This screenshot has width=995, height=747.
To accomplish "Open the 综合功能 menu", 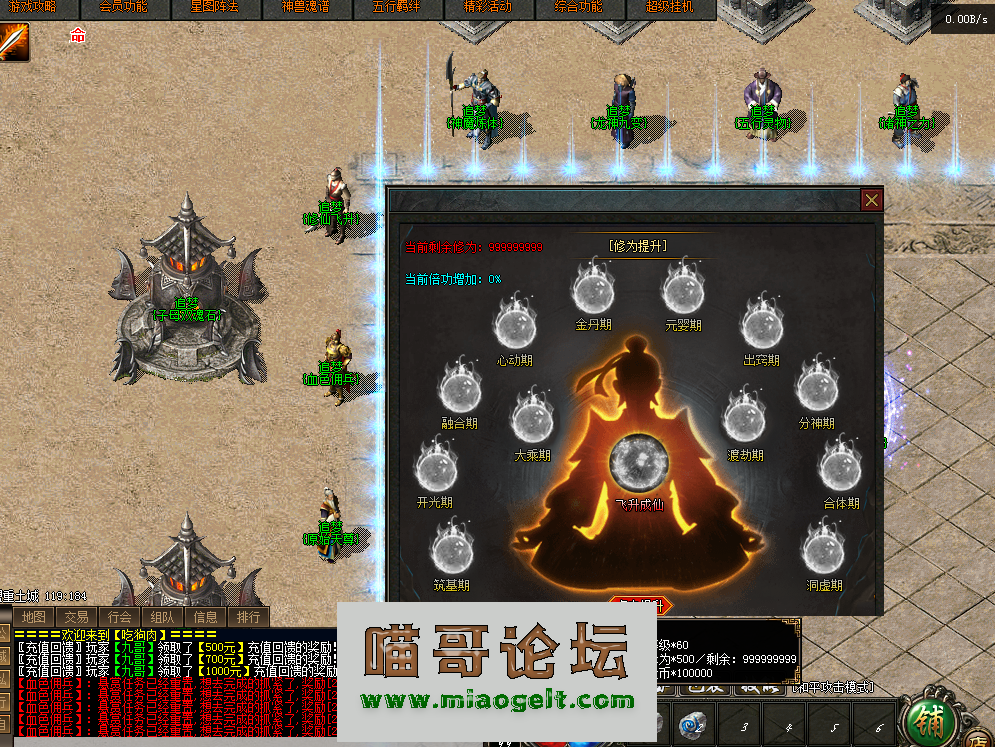I will coord(578,7).
